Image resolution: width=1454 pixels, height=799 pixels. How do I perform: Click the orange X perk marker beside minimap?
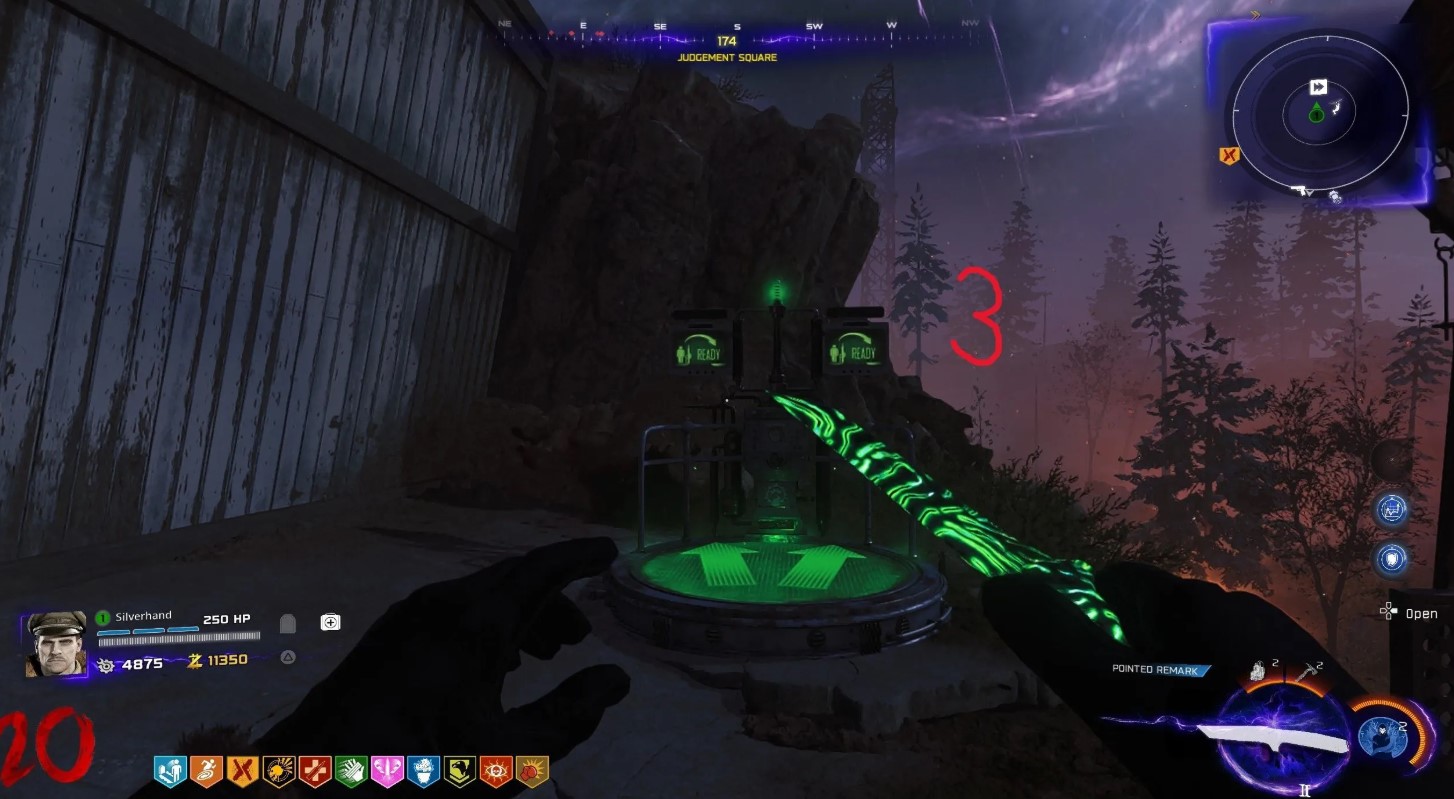(x=1229, y=155)
